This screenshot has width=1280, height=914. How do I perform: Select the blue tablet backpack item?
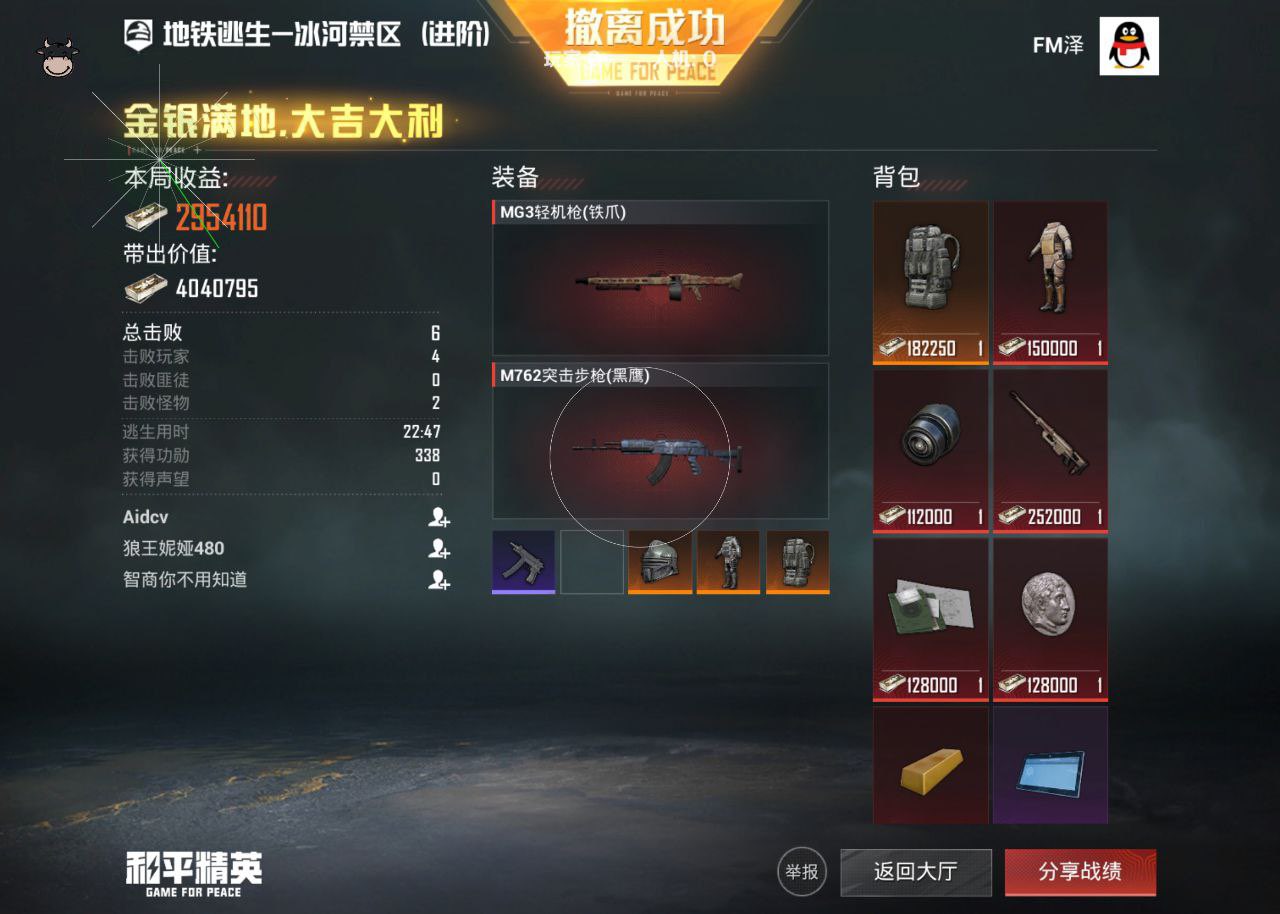(x=1050, y=766)
